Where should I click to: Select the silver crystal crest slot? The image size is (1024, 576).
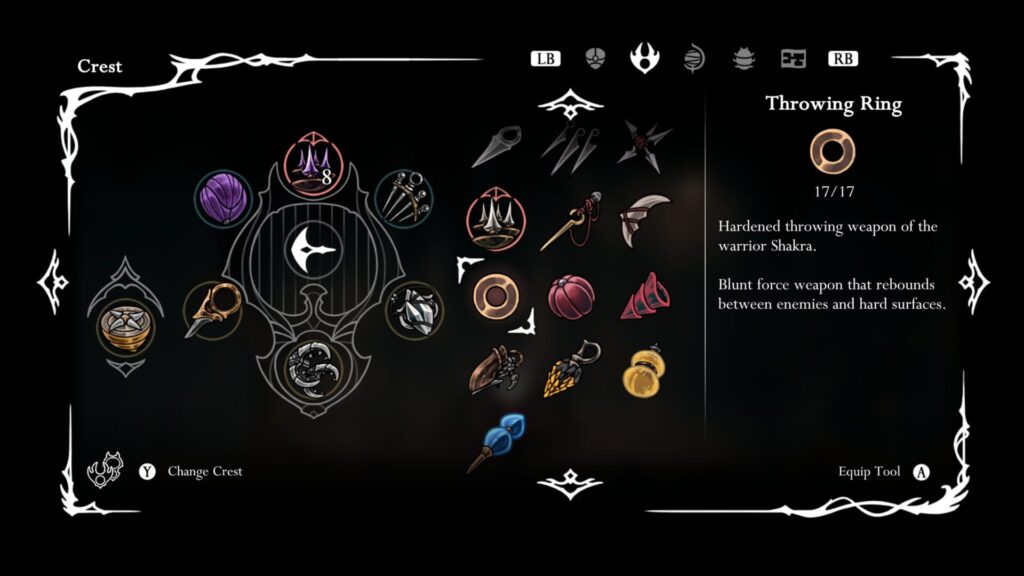pos(412,311)
